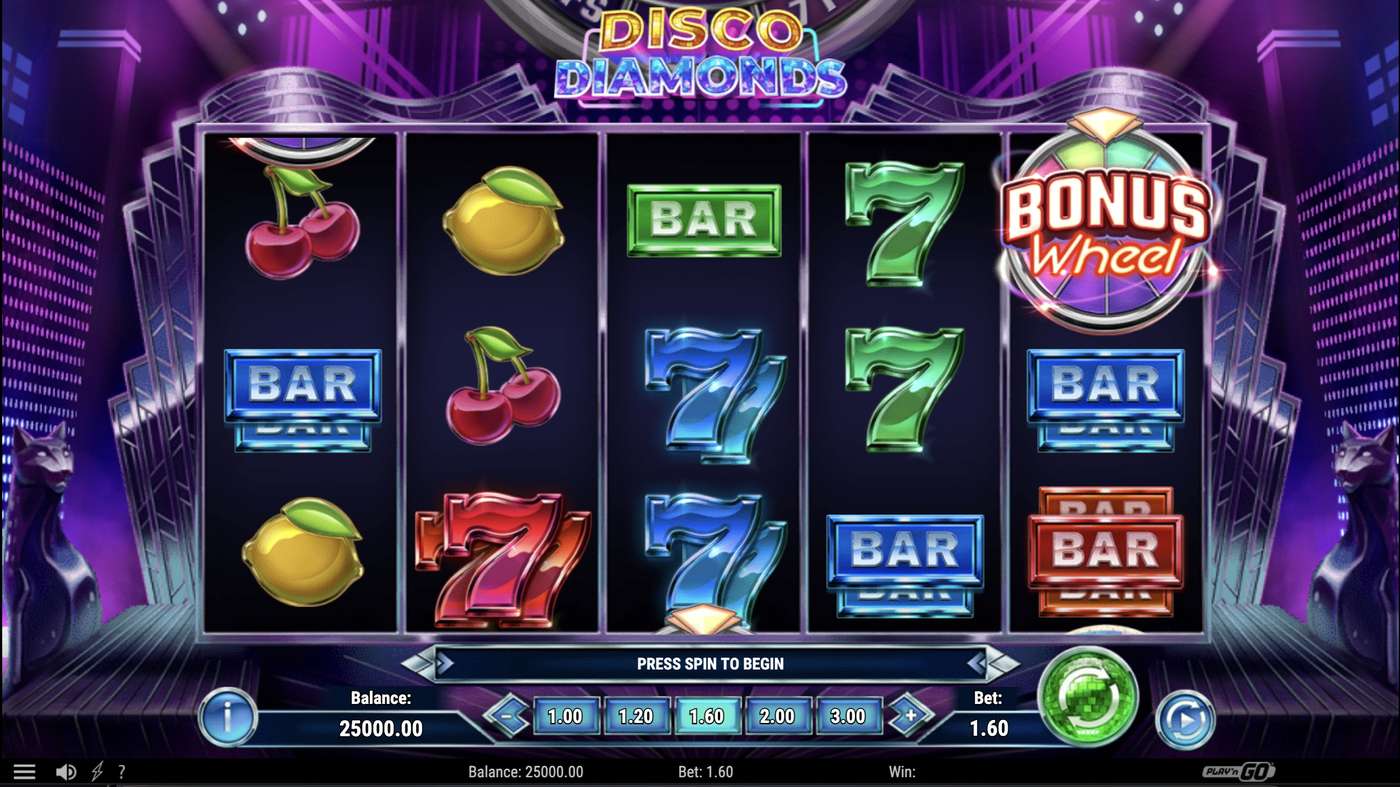Open the game menu
This screenshot has height=787, width=1400.
point(25,770)
